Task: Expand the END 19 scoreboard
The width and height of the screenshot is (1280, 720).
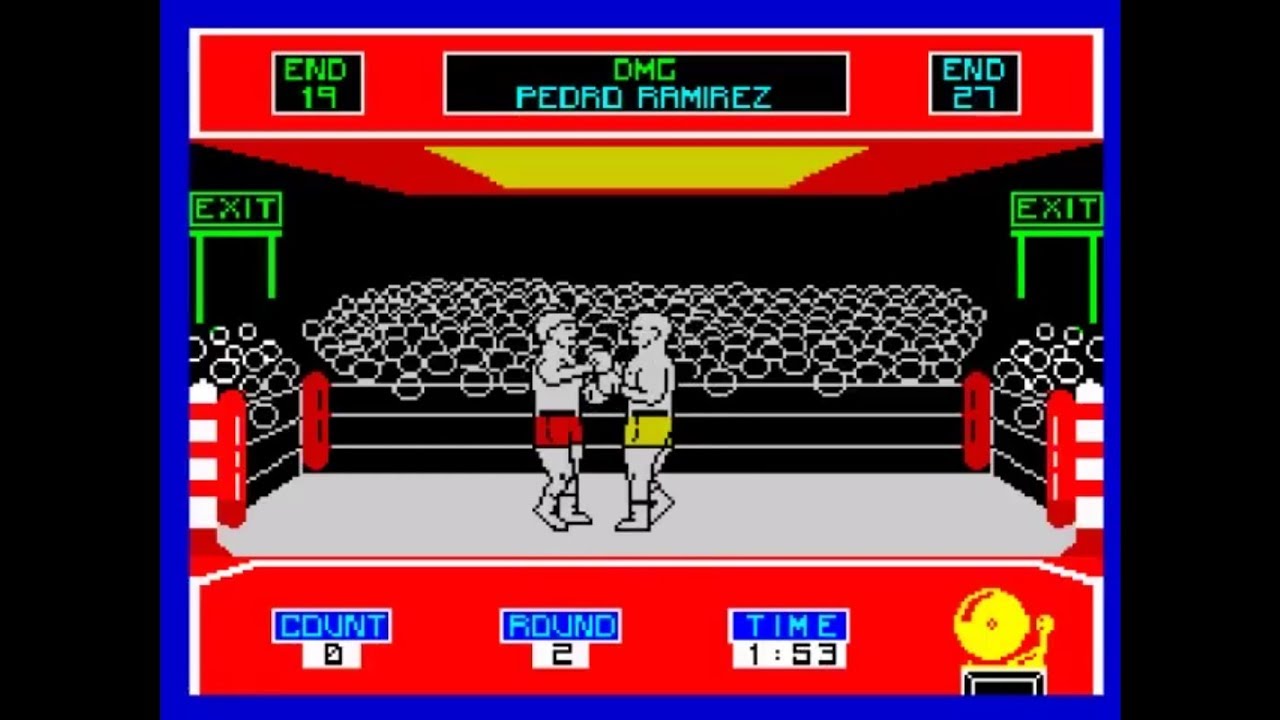Action: (317, 82)
